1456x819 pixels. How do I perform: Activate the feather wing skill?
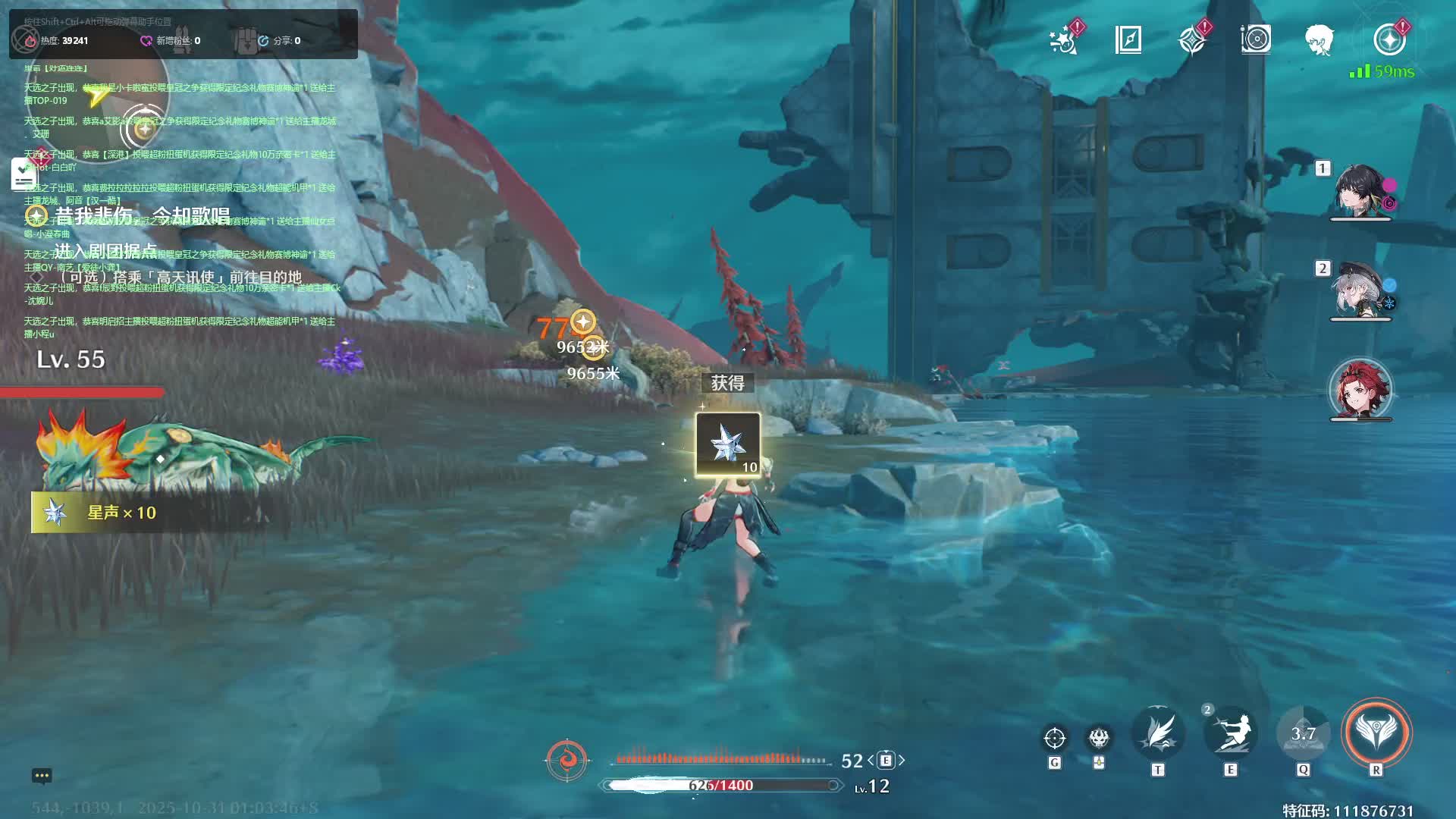click(x=1158, y=734)
